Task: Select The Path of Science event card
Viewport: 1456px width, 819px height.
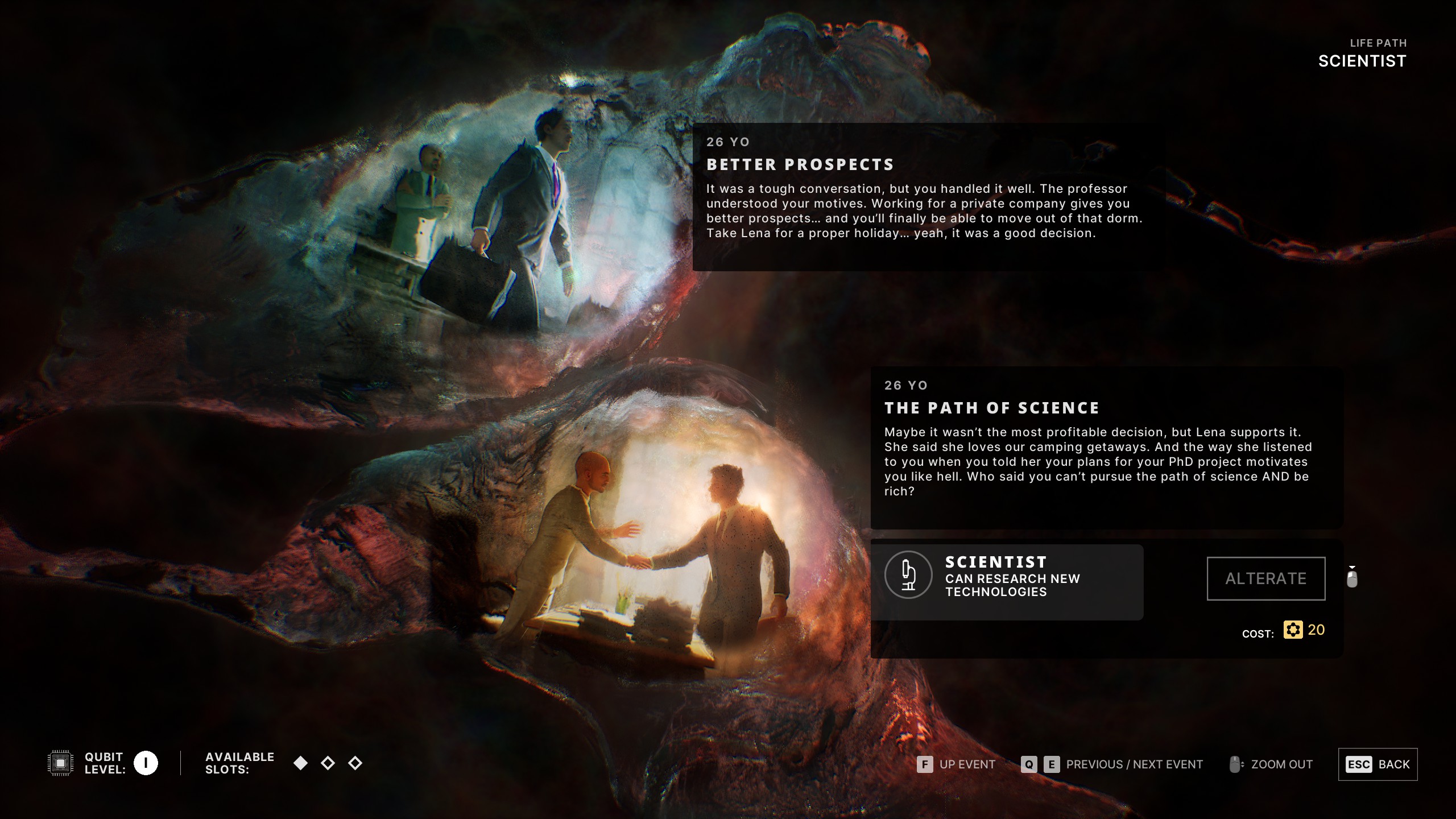Action: 1106,448
